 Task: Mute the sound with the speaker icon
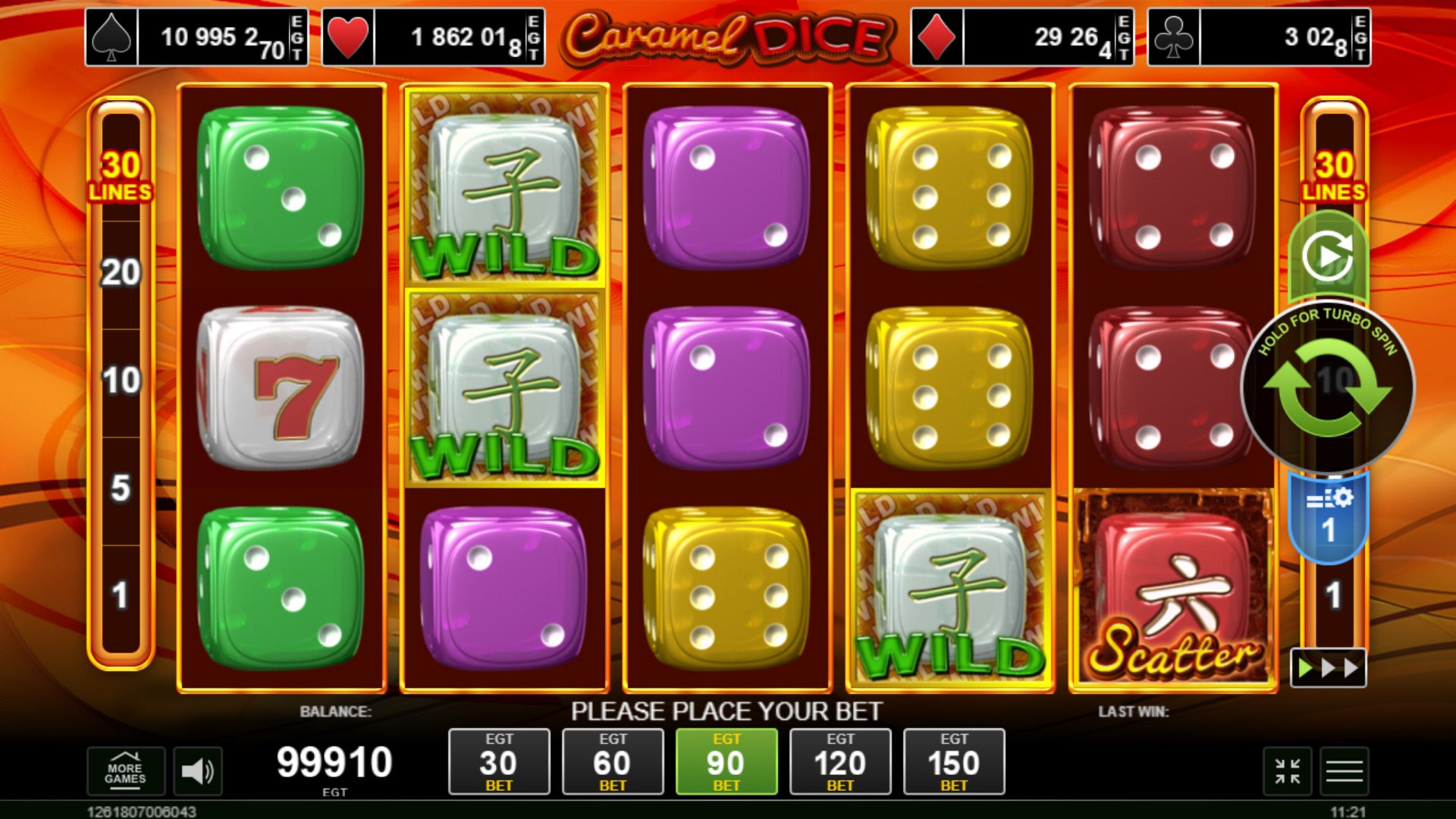pos(197,771)
